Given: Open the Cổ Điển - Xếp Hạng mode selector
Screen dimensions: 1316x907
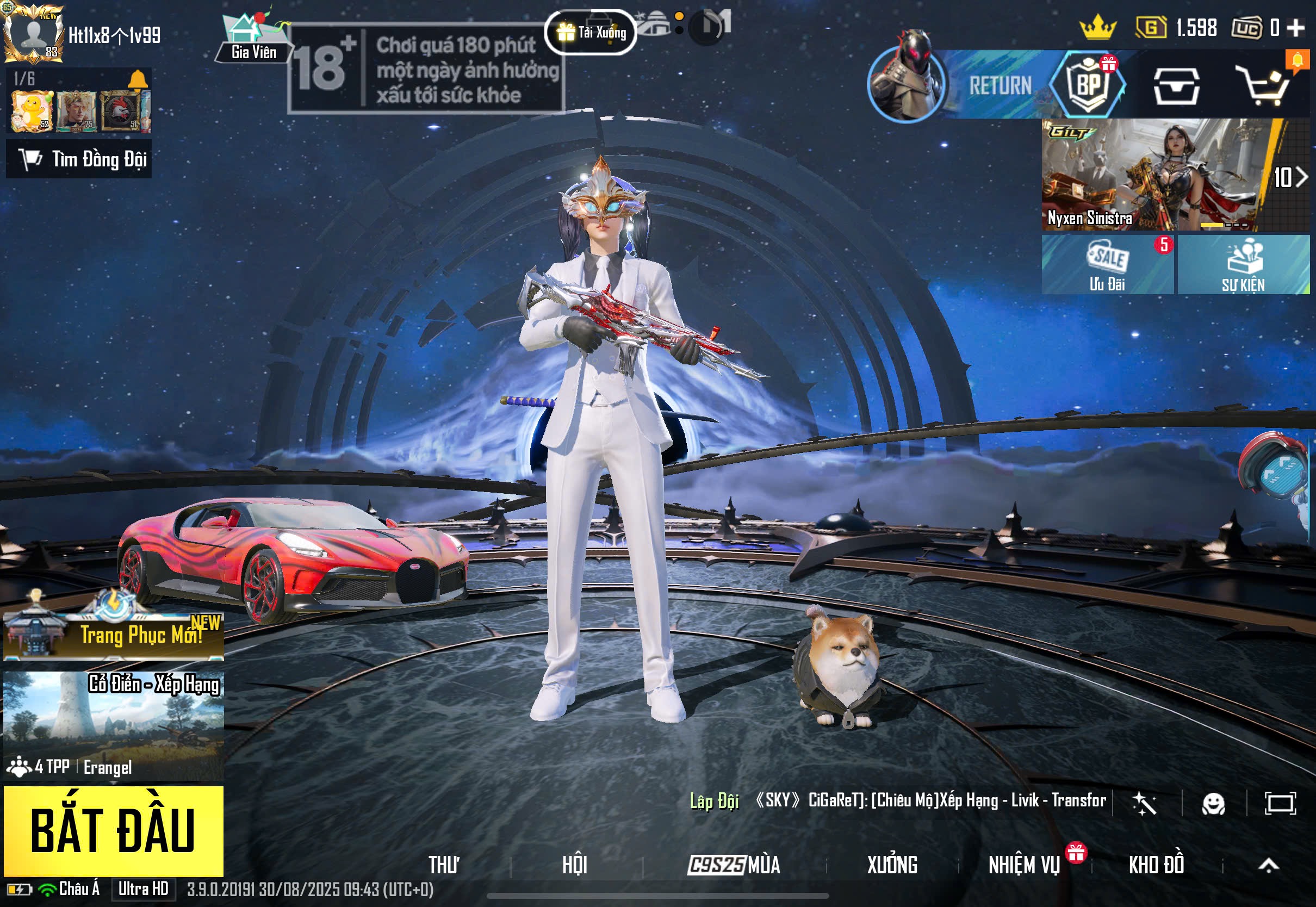Looking at the screenshot, I should (x=114, y=725).
